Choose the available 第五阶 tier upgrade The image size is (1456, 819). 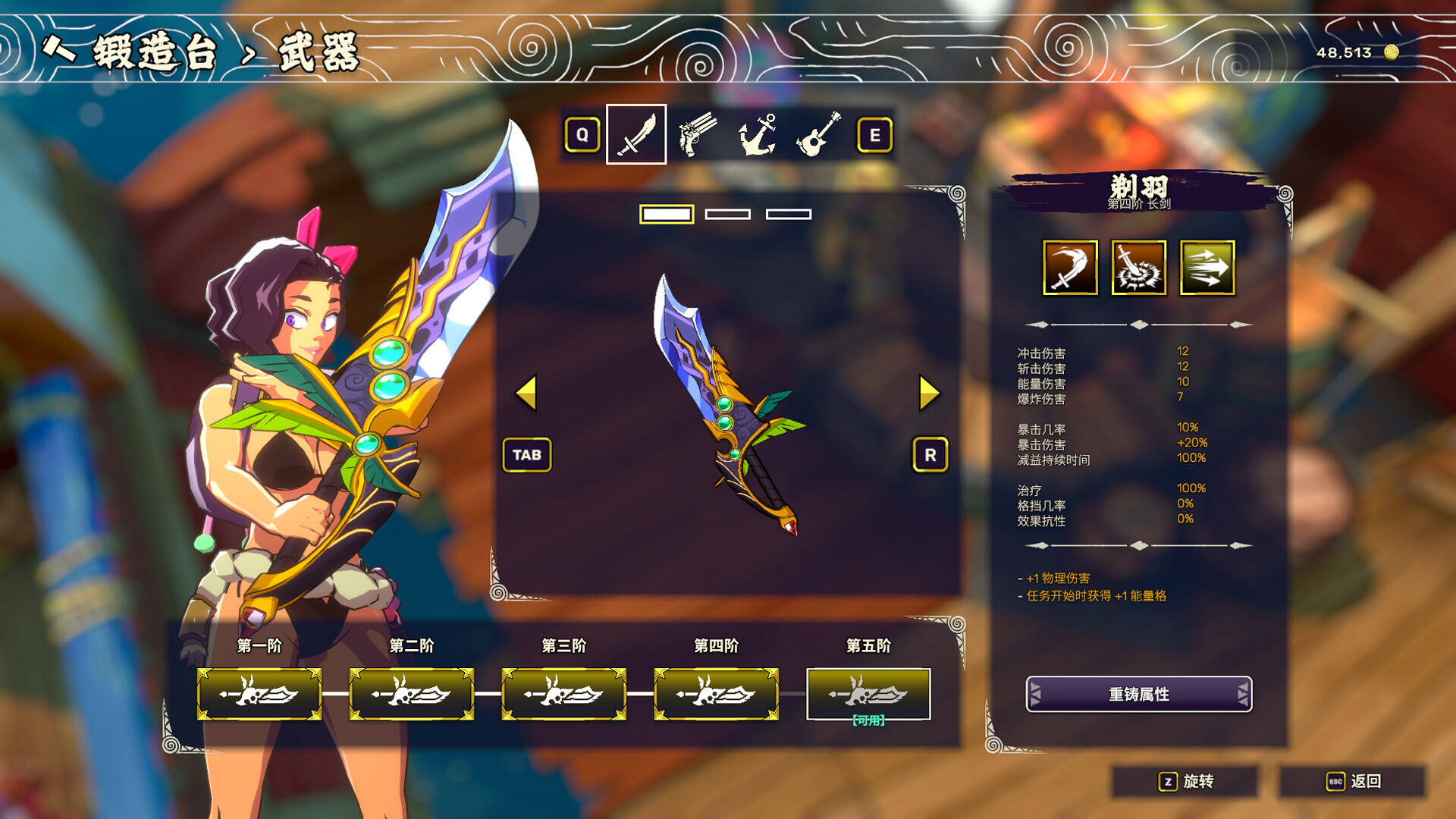point(868,694)
